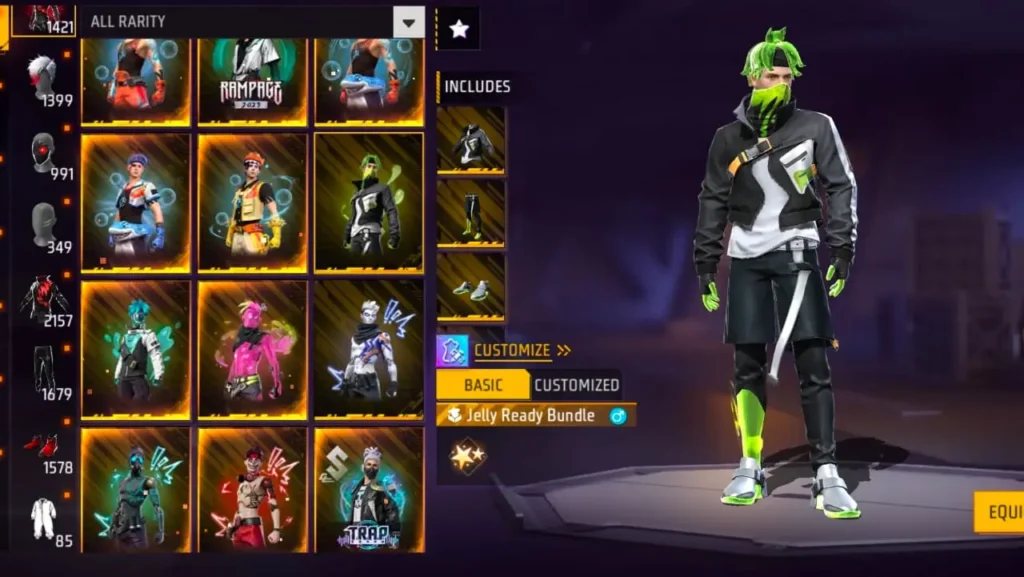Viewport: 1024px width, 577px height.
Task: Open the Customize option
Action: [x=510, y=350]
